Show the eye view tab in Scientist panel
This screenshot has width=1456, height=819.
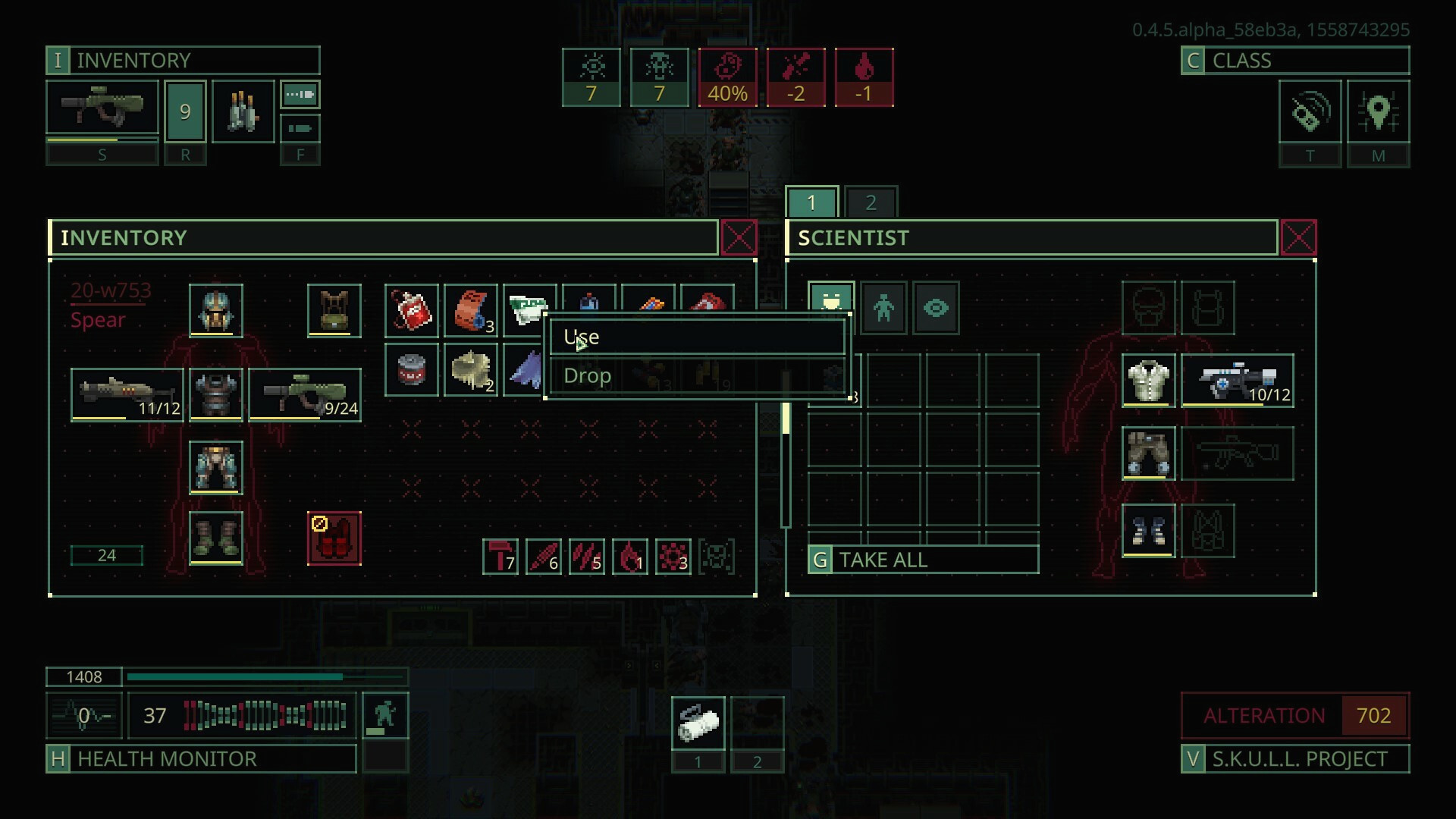(936, 308)
